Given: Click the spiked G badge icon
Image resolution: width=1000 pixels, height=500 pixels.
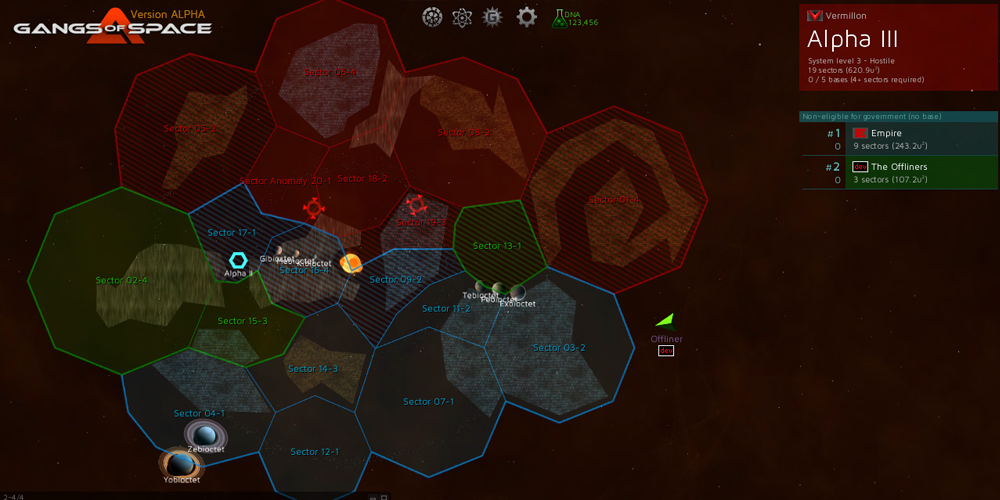Looking at the screenshot, I should coord(492,17).
